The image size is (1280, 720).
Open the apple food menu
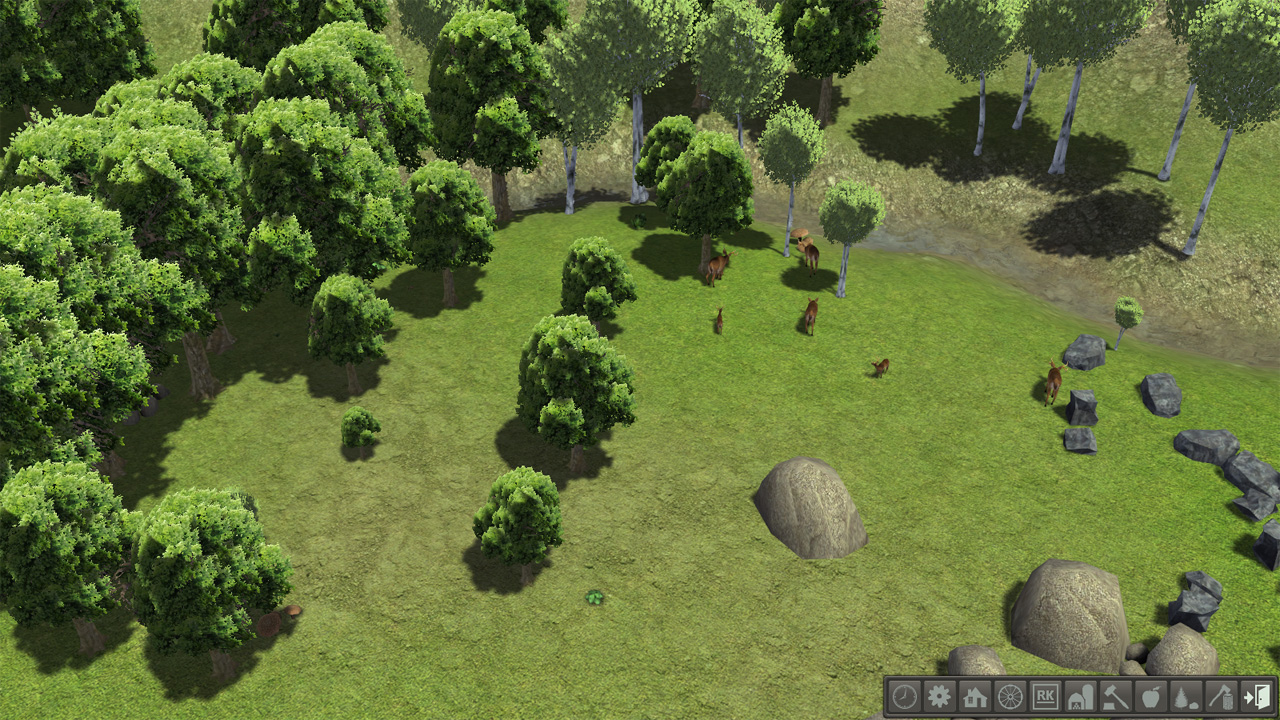pos(1150,696)
